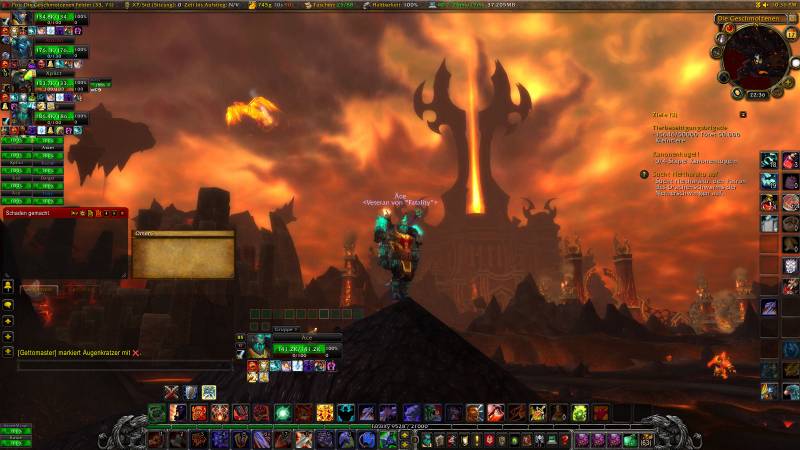Use the red potion in side bar

(790, 160)
